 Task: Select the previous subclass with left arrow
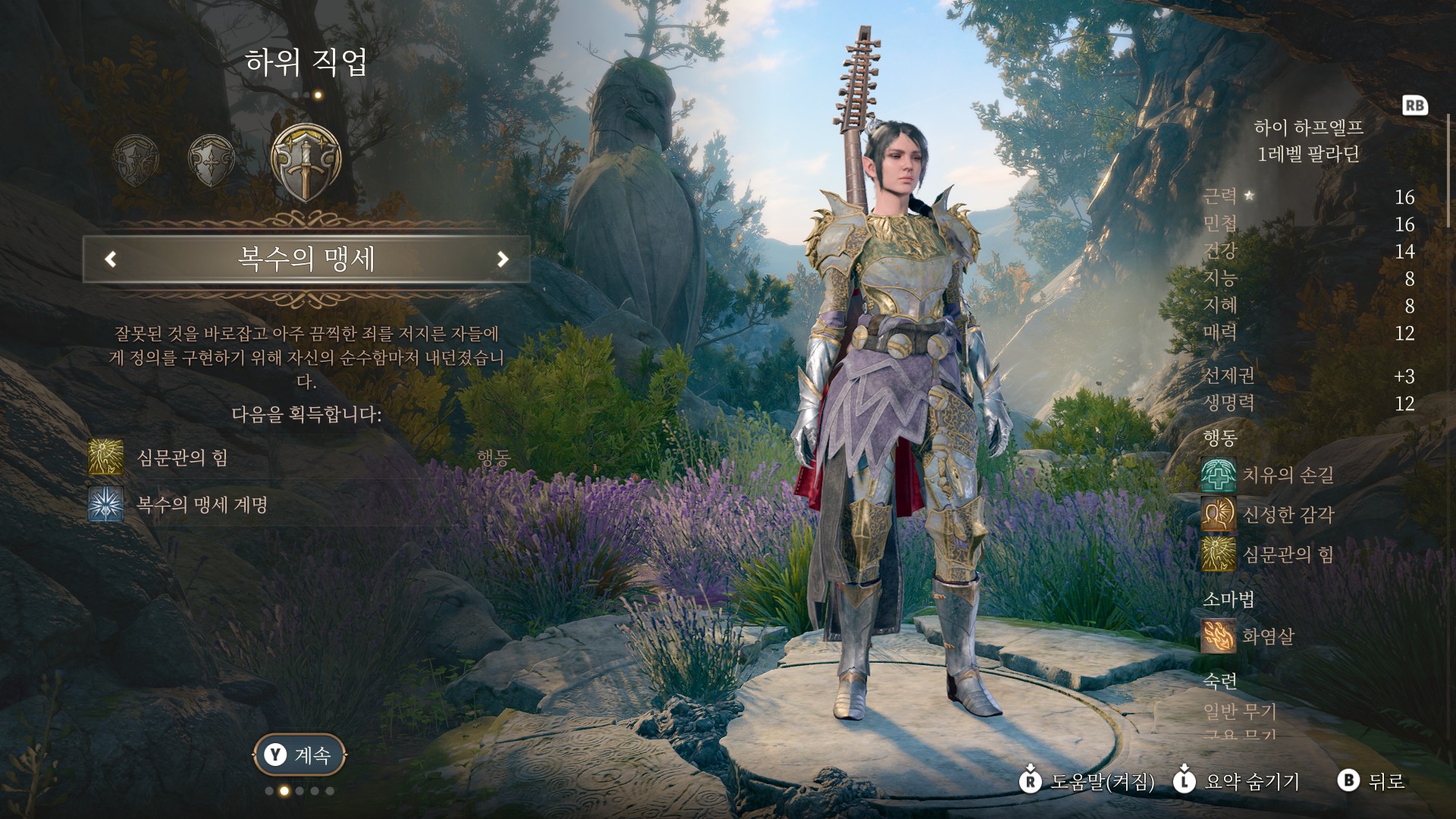coord(111,259)
